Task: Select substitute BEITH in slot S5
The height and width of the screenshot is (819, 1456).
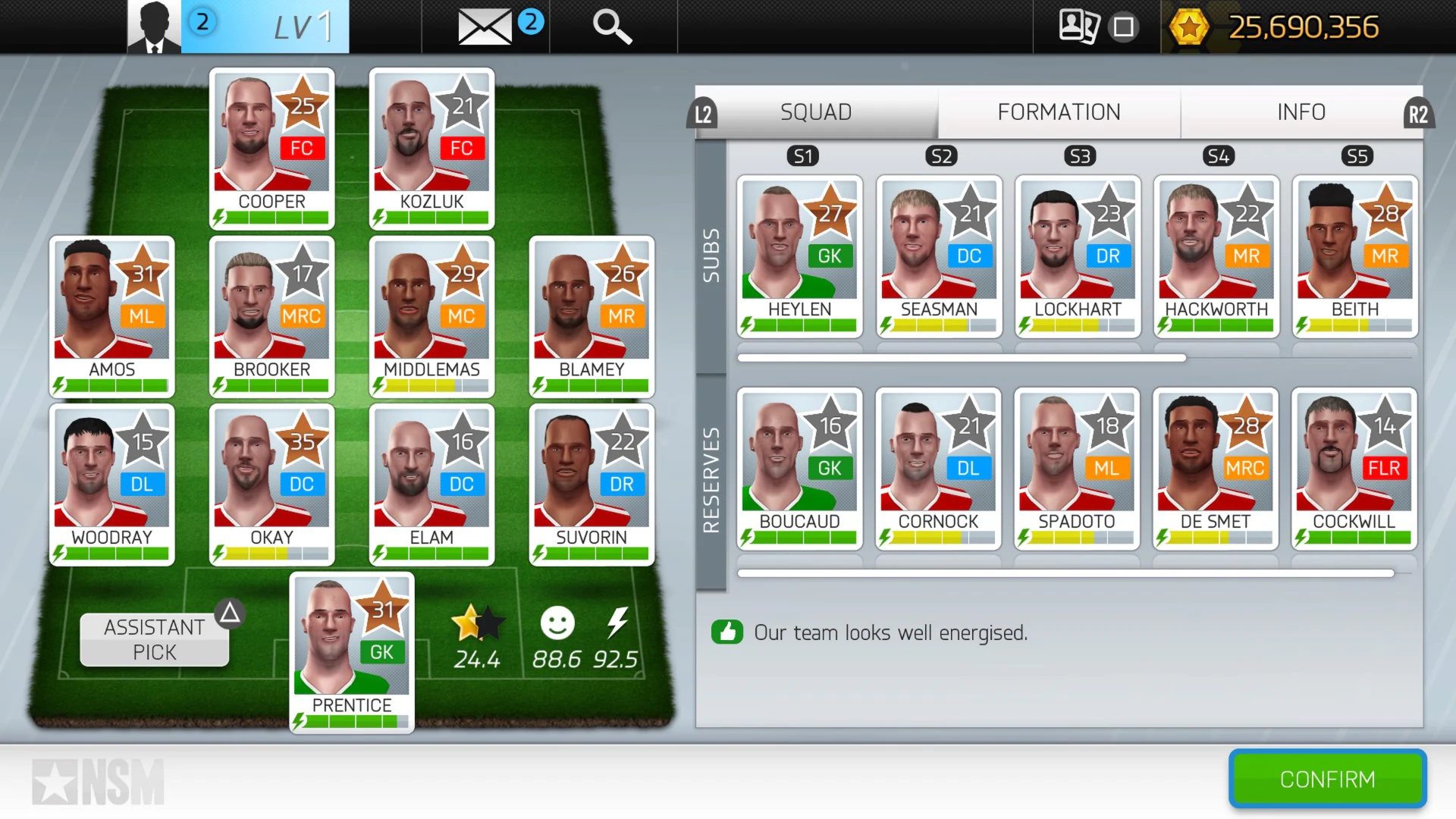Action: click(1354, 258)
